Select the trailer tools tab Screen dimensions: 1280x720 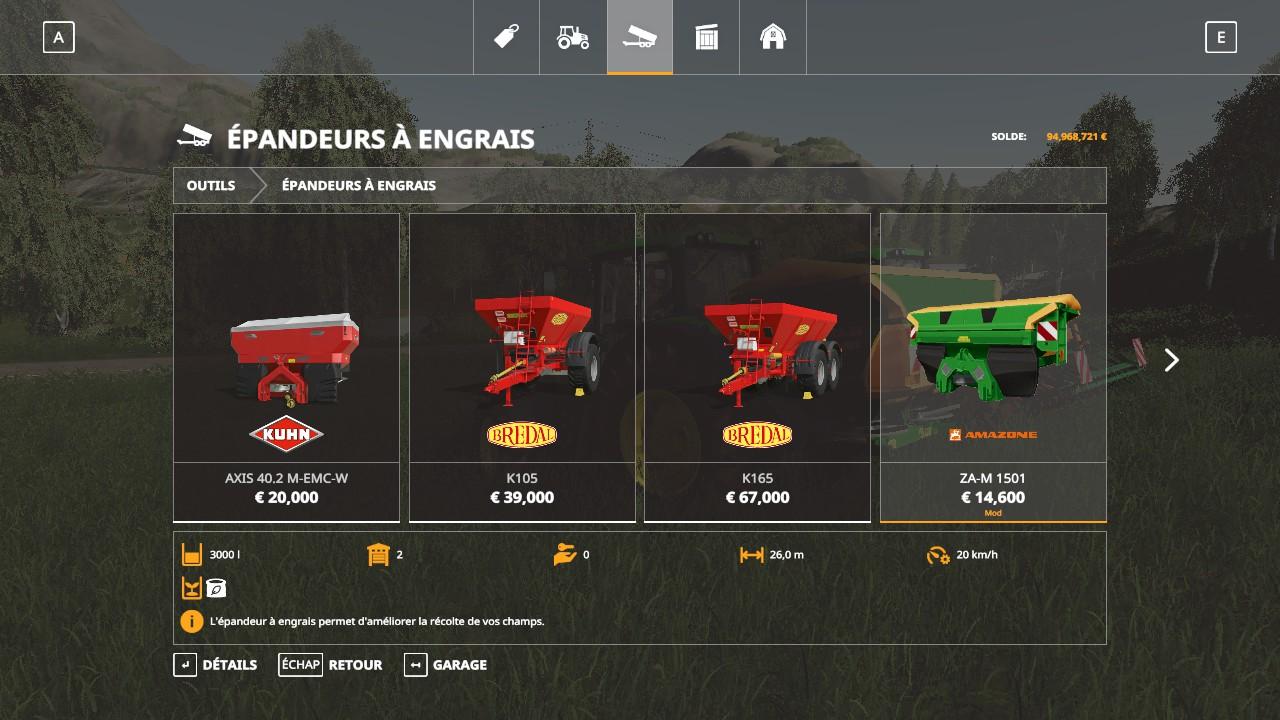pyautogui.click(x=640, y=38)
